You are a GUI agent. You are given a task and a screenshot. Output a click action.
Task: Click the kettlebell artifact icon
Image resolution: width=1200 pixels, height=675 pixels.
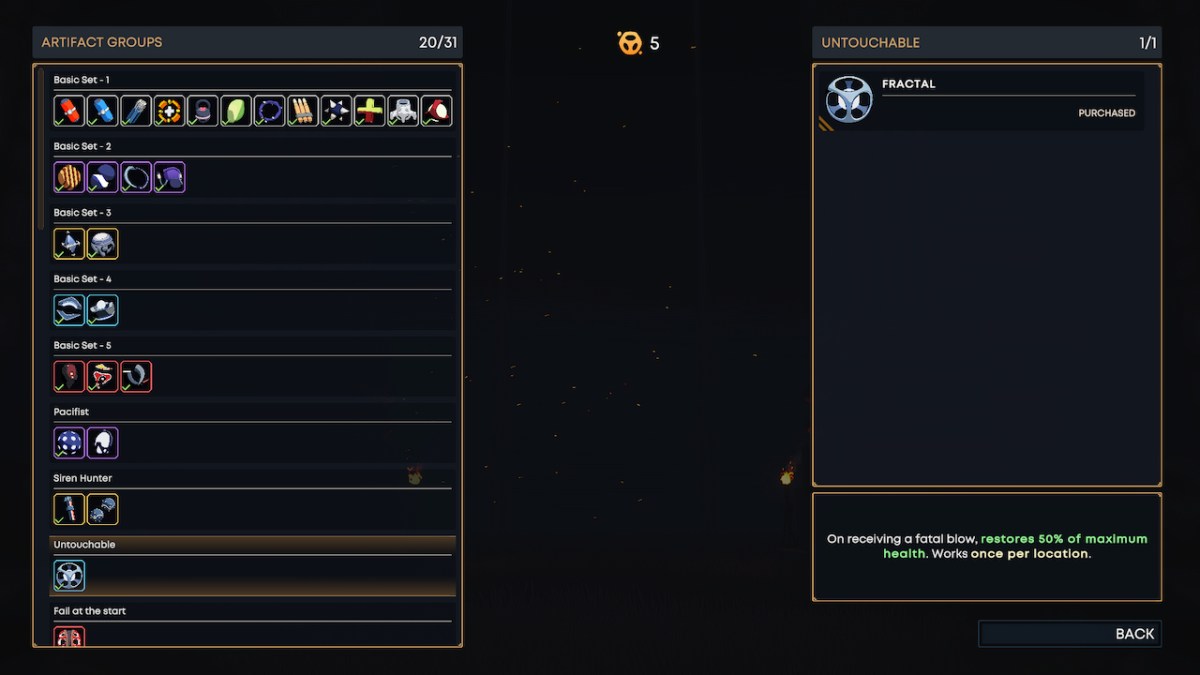(202, 110)
